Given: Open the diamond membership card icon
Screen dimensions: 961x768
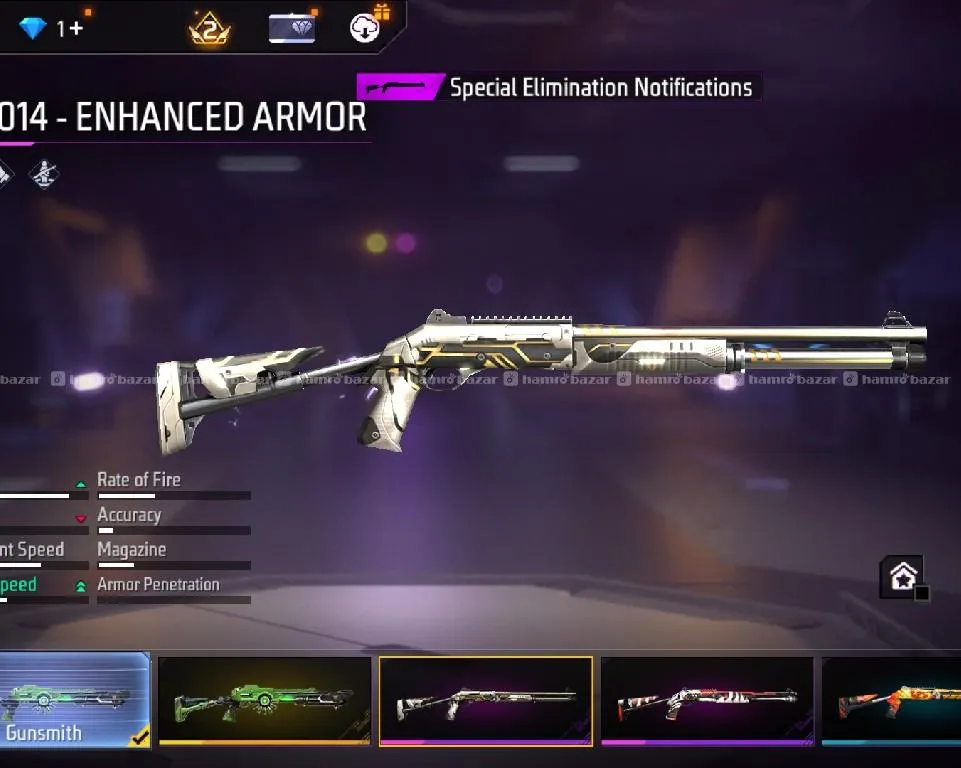Looking at the screenshot, I should (x=292, y=28).
